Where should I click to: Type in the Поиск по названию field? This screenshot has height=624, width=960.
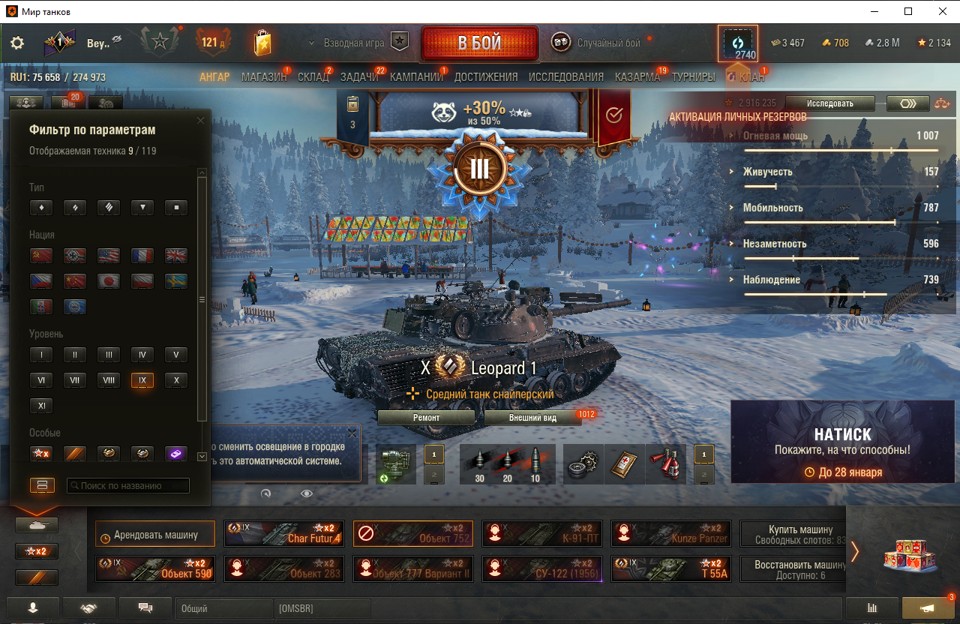(128, 486)
